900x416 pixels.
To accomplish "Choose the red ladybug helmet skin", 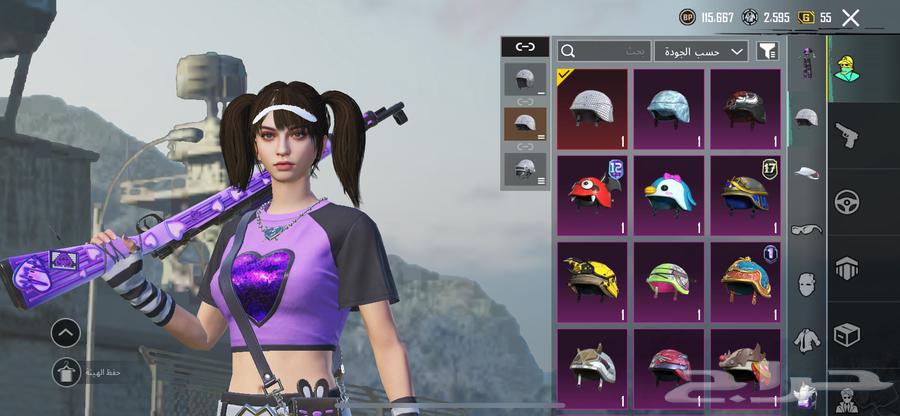I will pyautogui.click(x=592, y=194).
